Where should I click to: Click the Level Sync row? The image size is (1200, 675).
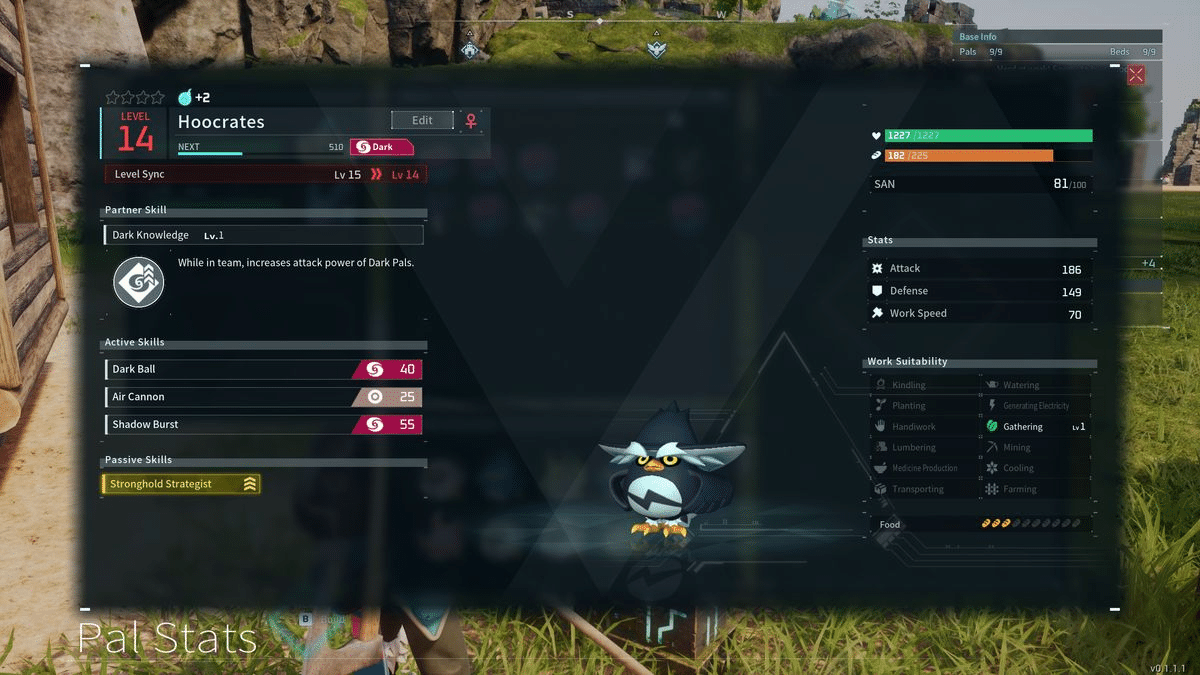click(263, 174)
